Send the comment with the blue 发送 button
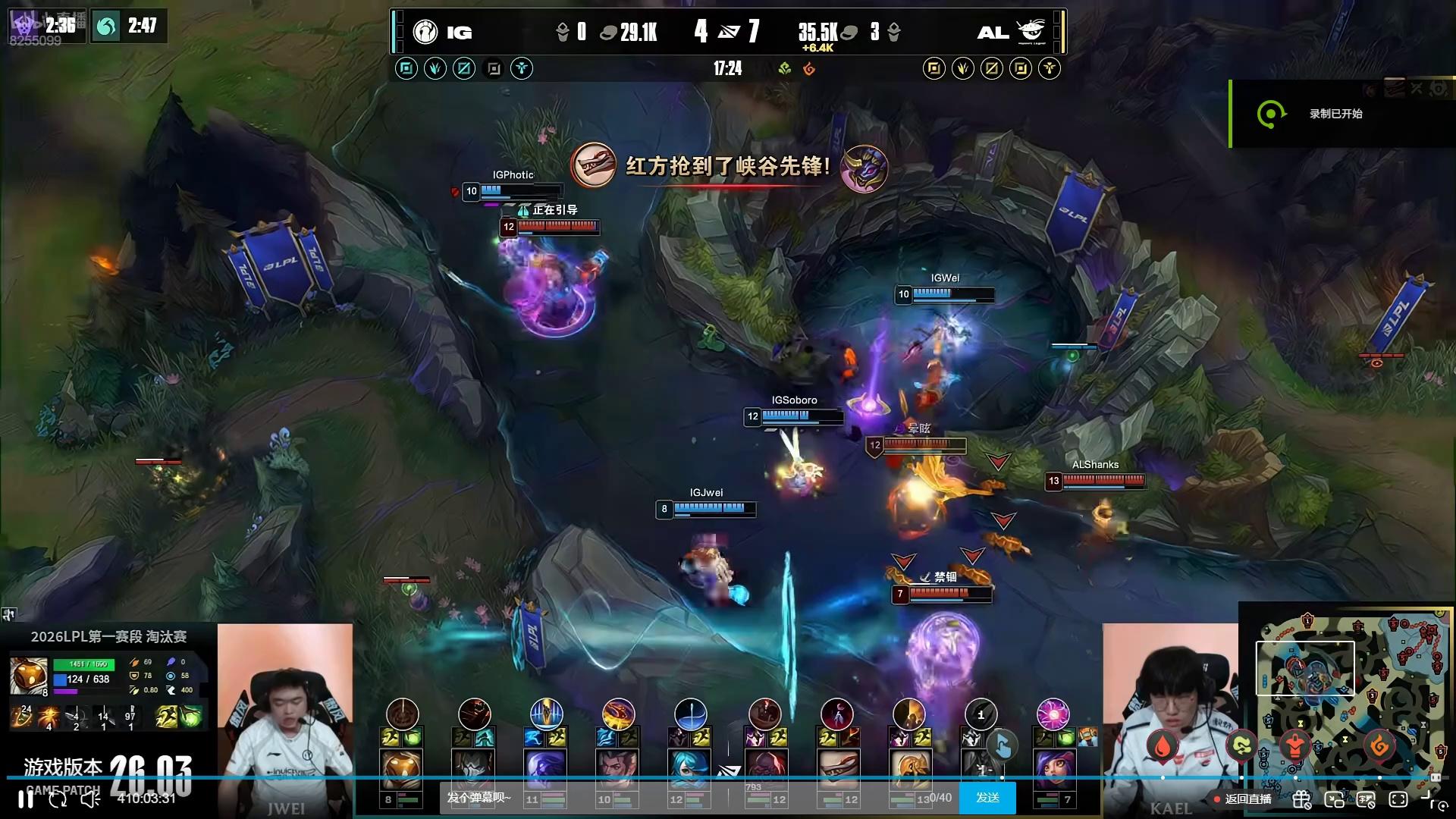The height and width of the screenshot is (819, 1456). [987, 798]
